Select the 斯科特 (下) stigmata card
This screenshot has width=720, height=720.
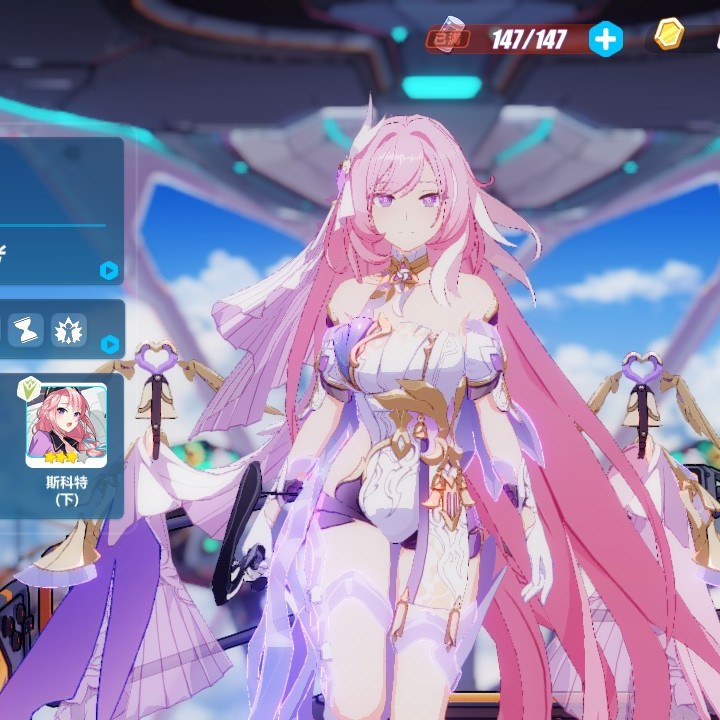[67, 426]
